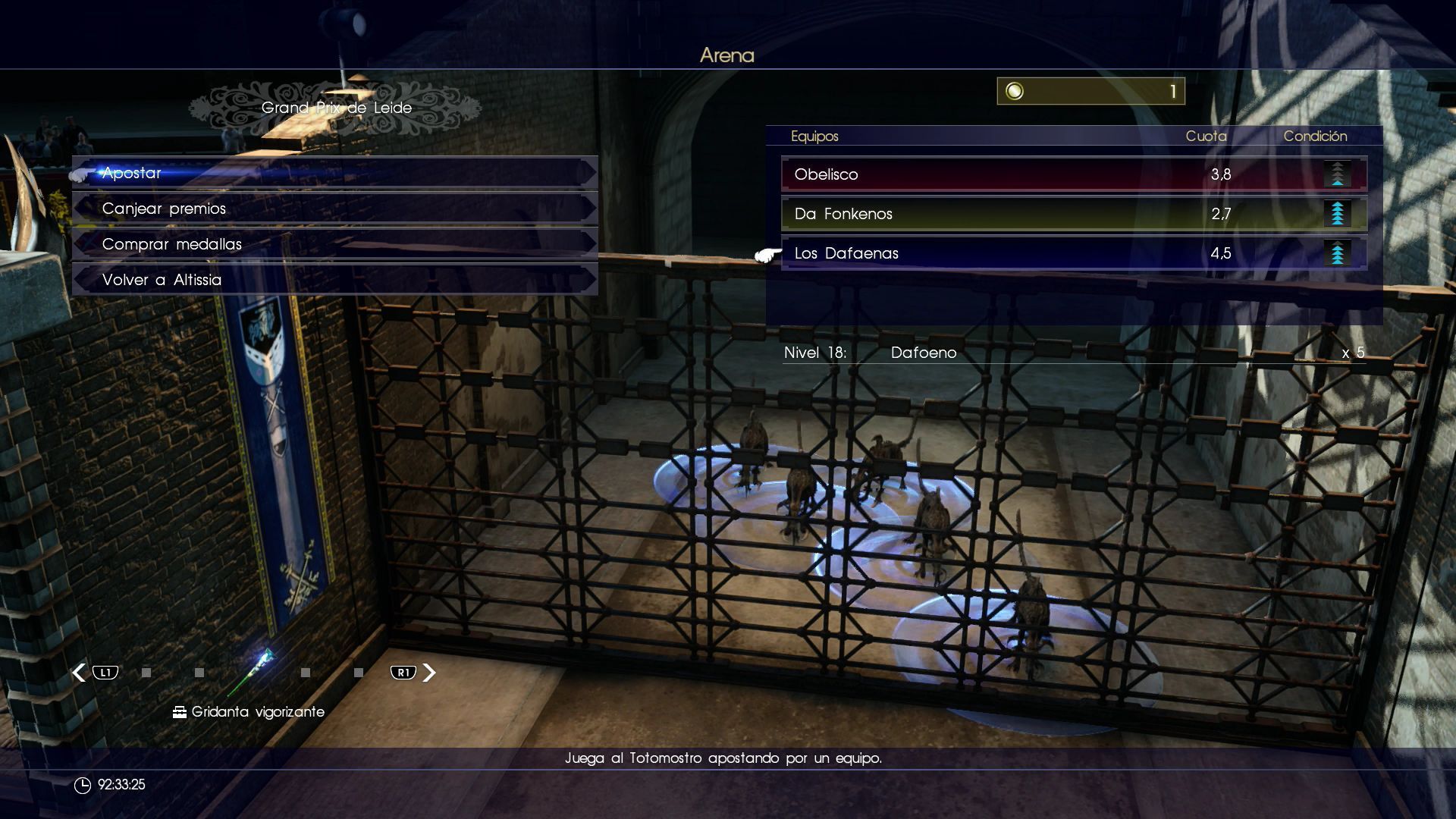Show next prize with right arrow
1456x819 pixels.
429,673
